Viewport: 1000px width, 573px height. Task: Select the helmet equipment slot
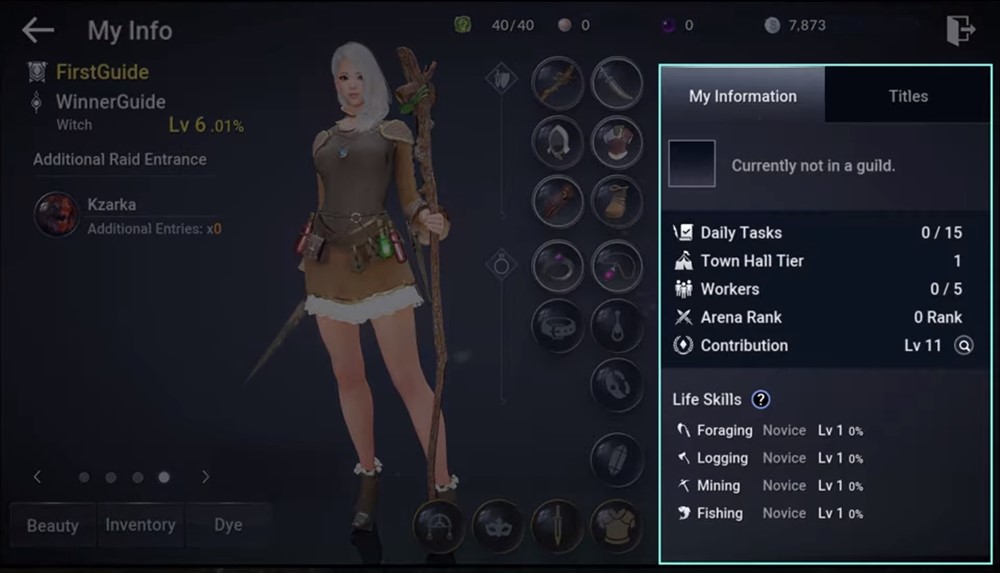[558, 141]
